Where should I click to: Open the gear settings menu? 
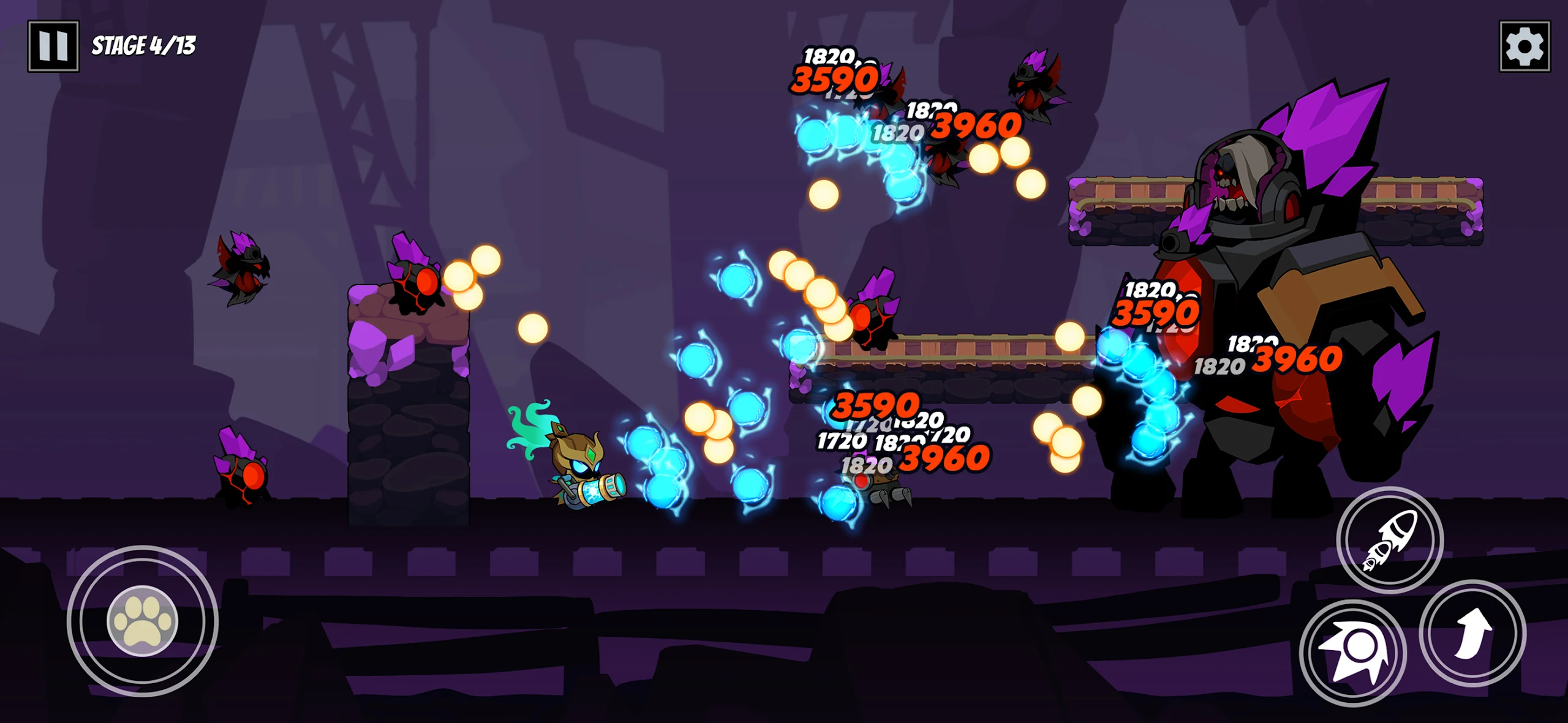click(x=1524, y=47)
